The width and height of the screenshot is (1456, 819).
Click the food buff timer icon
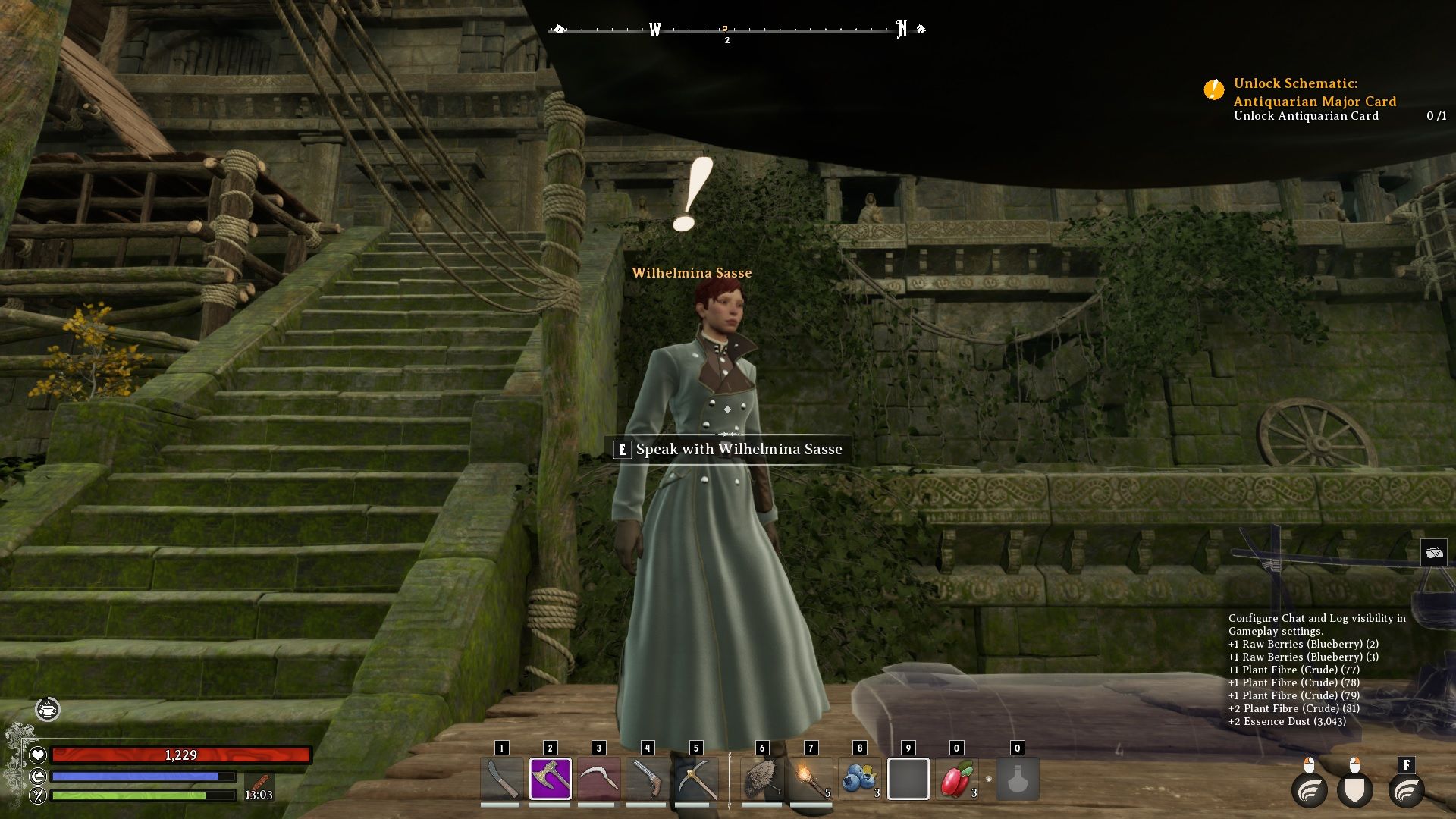click(259, 783)
